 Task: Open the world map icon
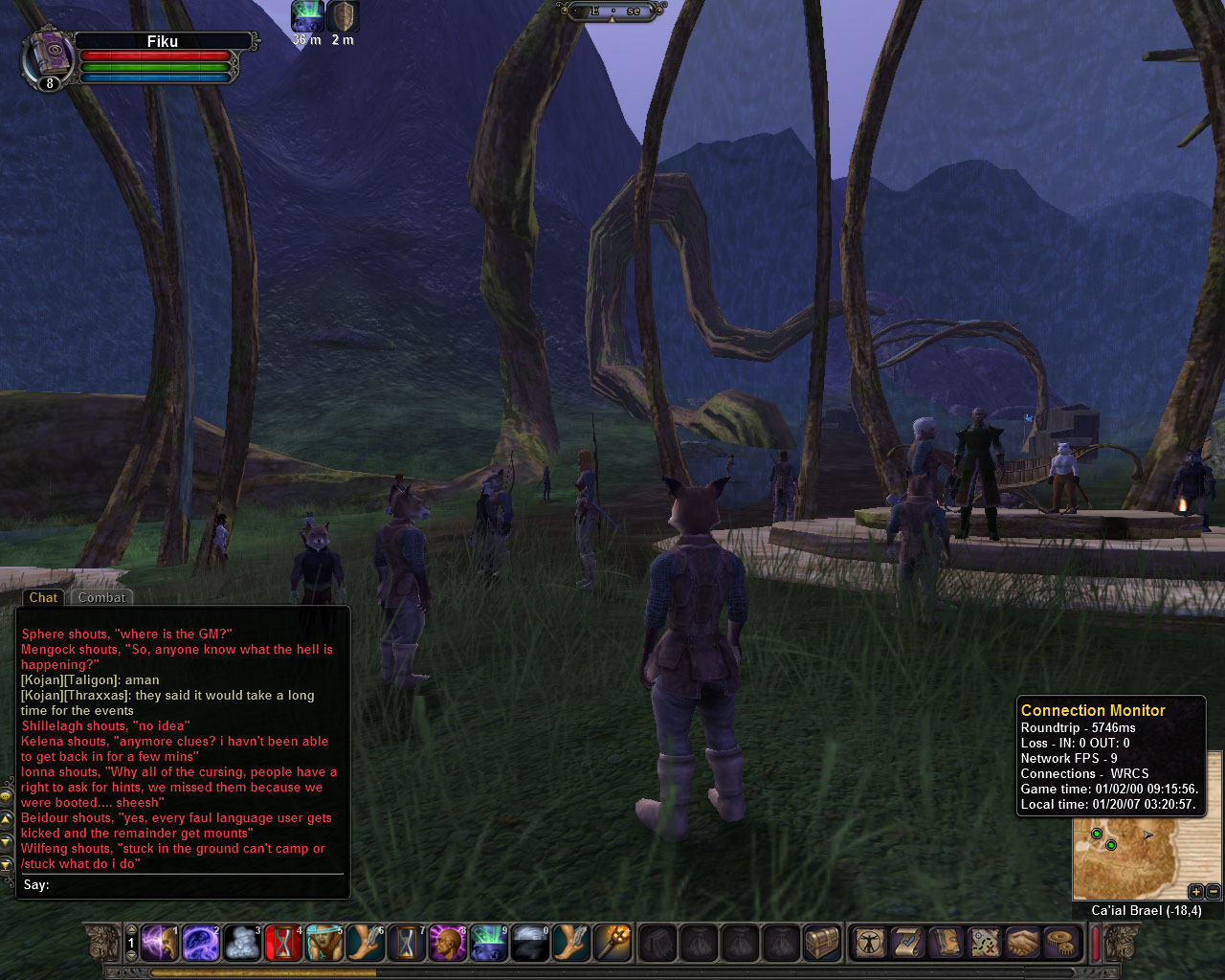[984, 944]
